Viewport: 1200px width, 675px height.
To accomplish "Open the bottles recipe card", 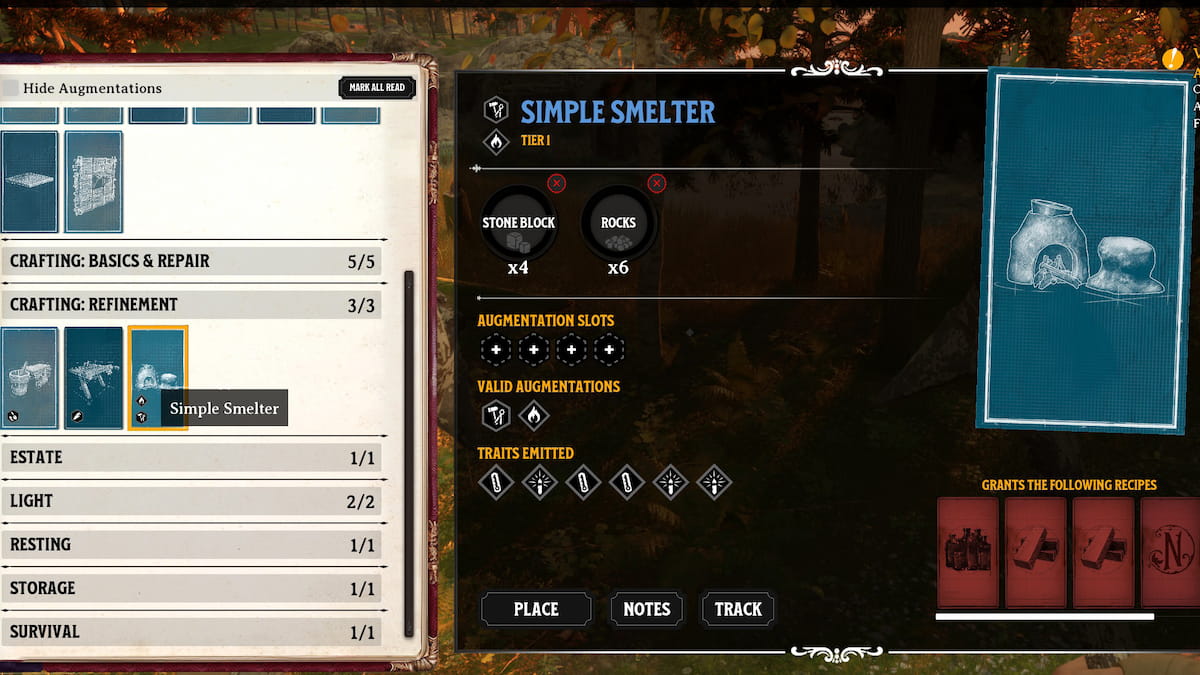I will click(967, 552).
